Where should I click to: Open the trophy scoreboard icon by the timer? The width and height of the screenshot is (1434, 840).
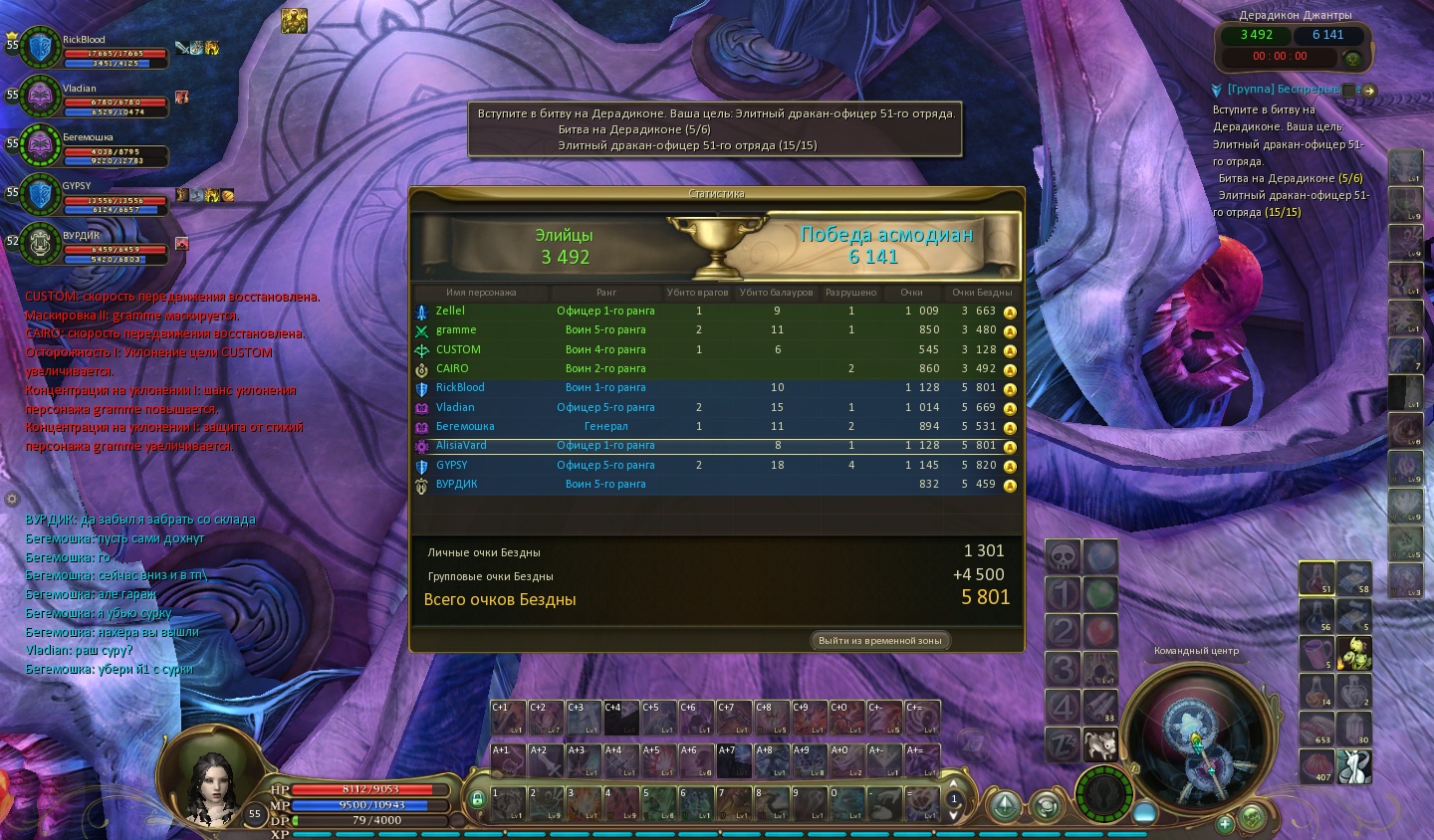pyautogui.click(x=1351, y=60)
